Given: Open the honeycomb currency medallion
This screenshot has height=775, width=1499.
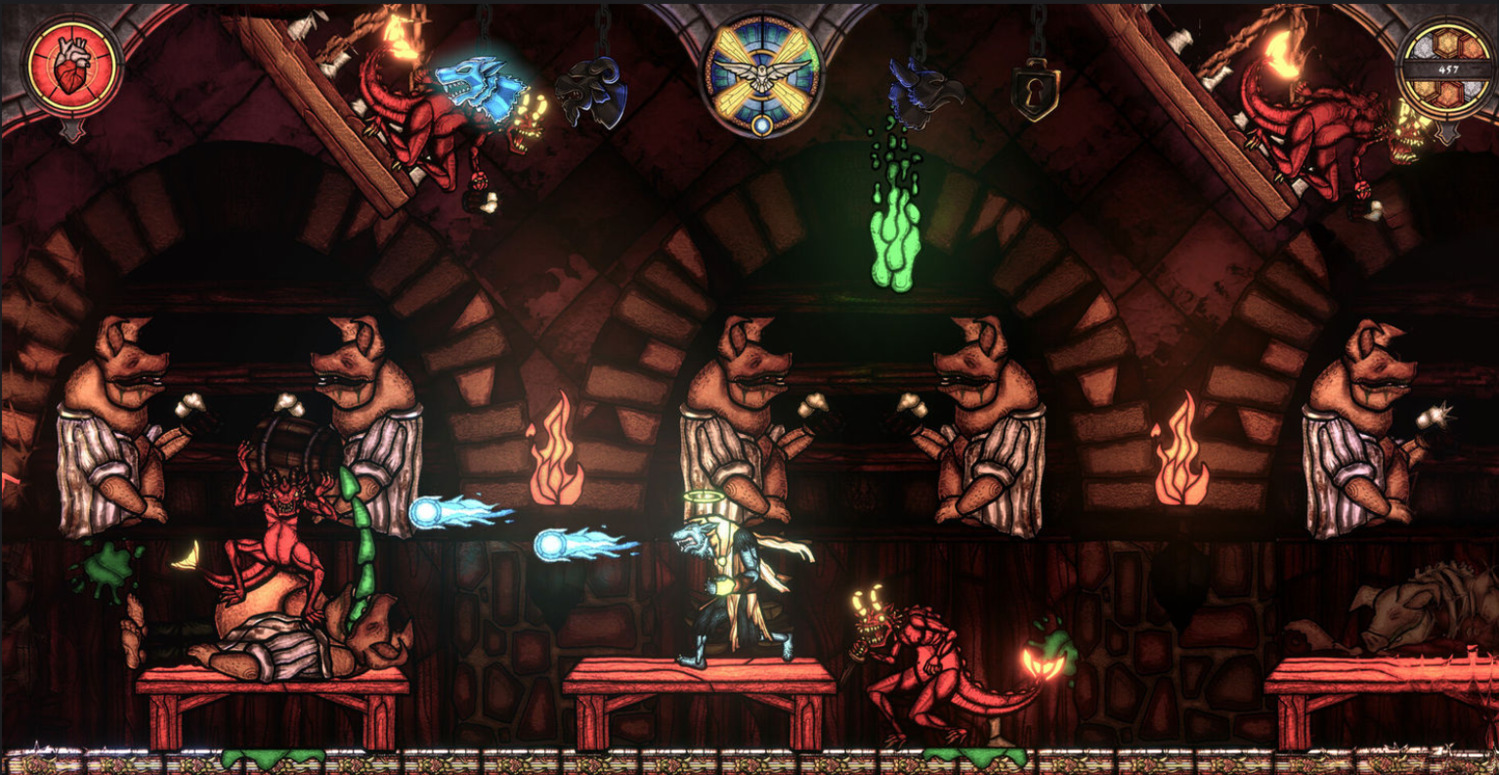Looking at the screenshot, I should 1448,68.
